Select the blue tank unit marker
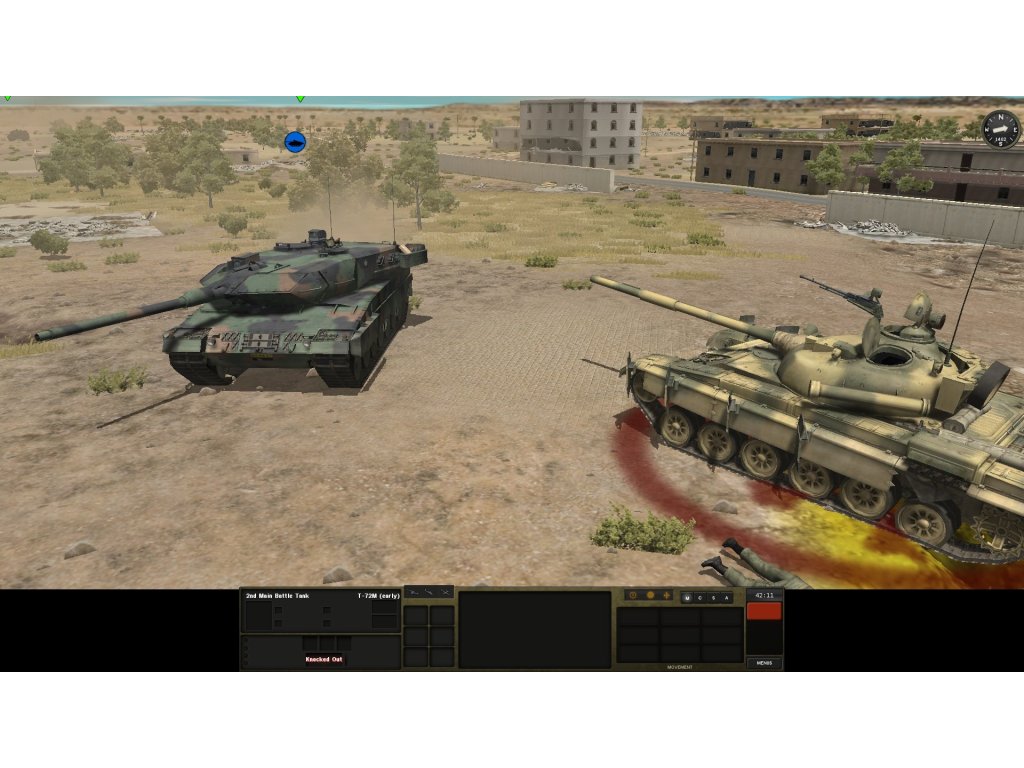The image size is (1024, 768). tap(295, 142)
